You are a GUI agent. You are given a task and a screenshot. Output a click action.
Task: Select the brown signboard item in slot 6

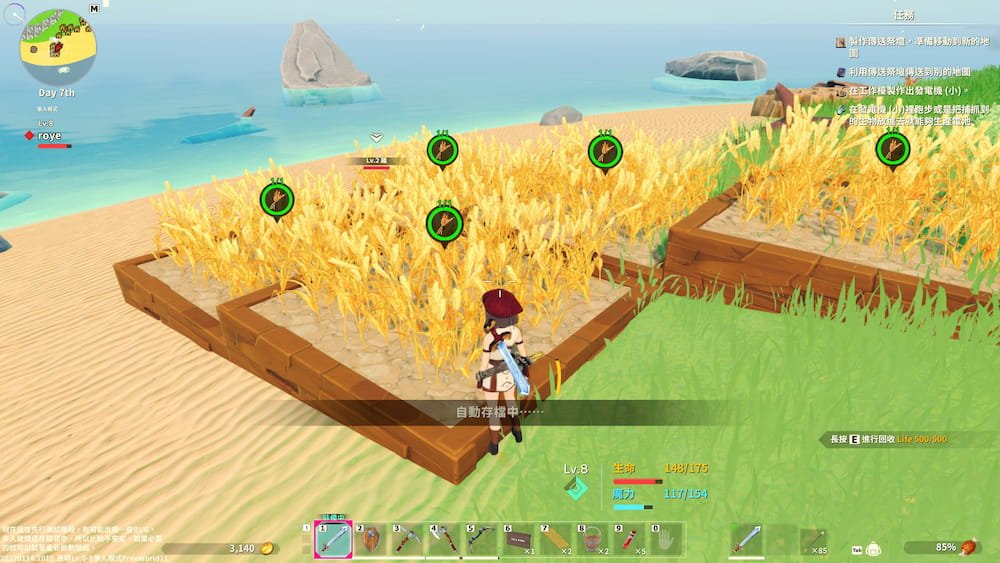519,540
